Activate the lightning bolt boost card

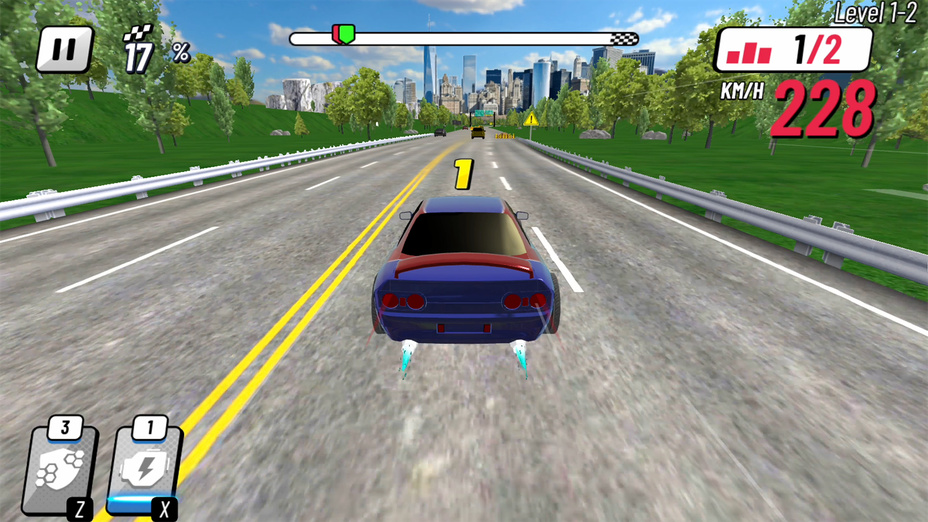tap(146, 470)
